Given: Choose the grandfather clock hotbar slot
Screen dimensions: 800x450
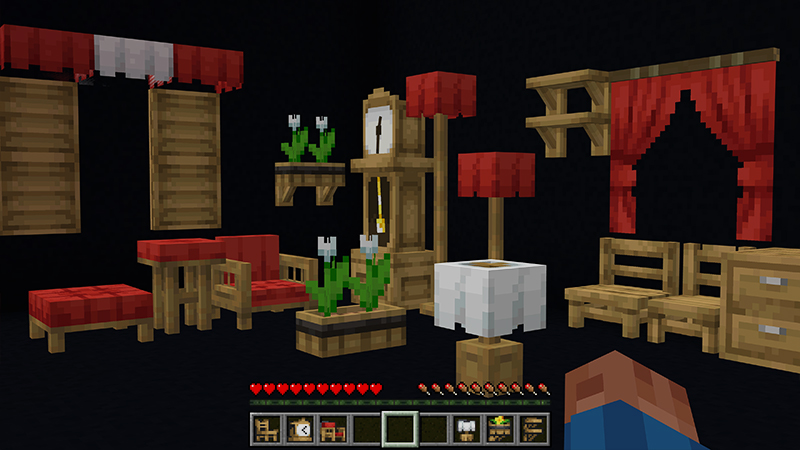Looking at the screenshot, I should coord(299,429).
